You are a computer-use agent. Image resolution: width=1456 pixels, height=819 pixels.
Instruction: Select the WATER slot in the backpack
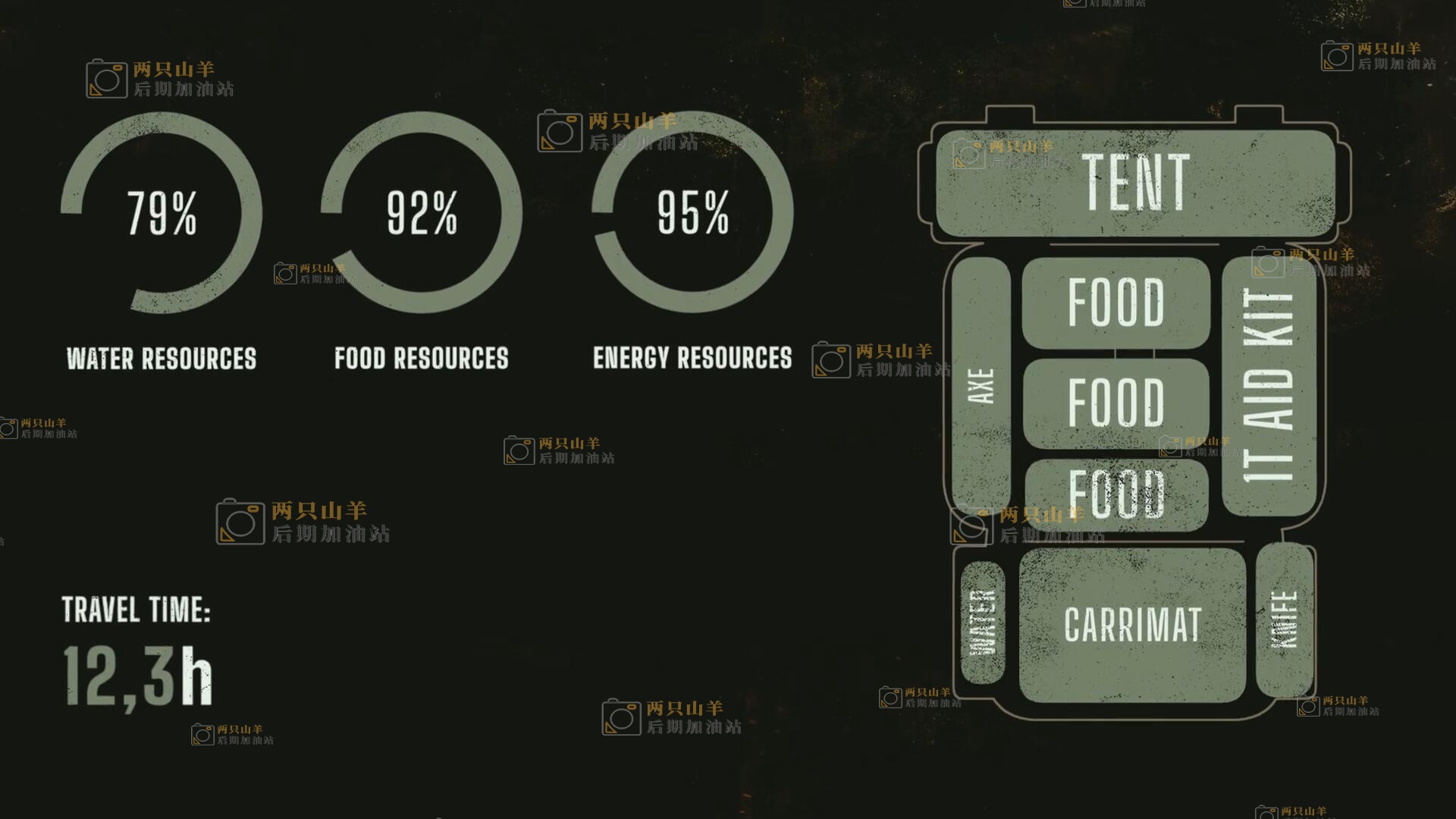[x=982, y=623]
